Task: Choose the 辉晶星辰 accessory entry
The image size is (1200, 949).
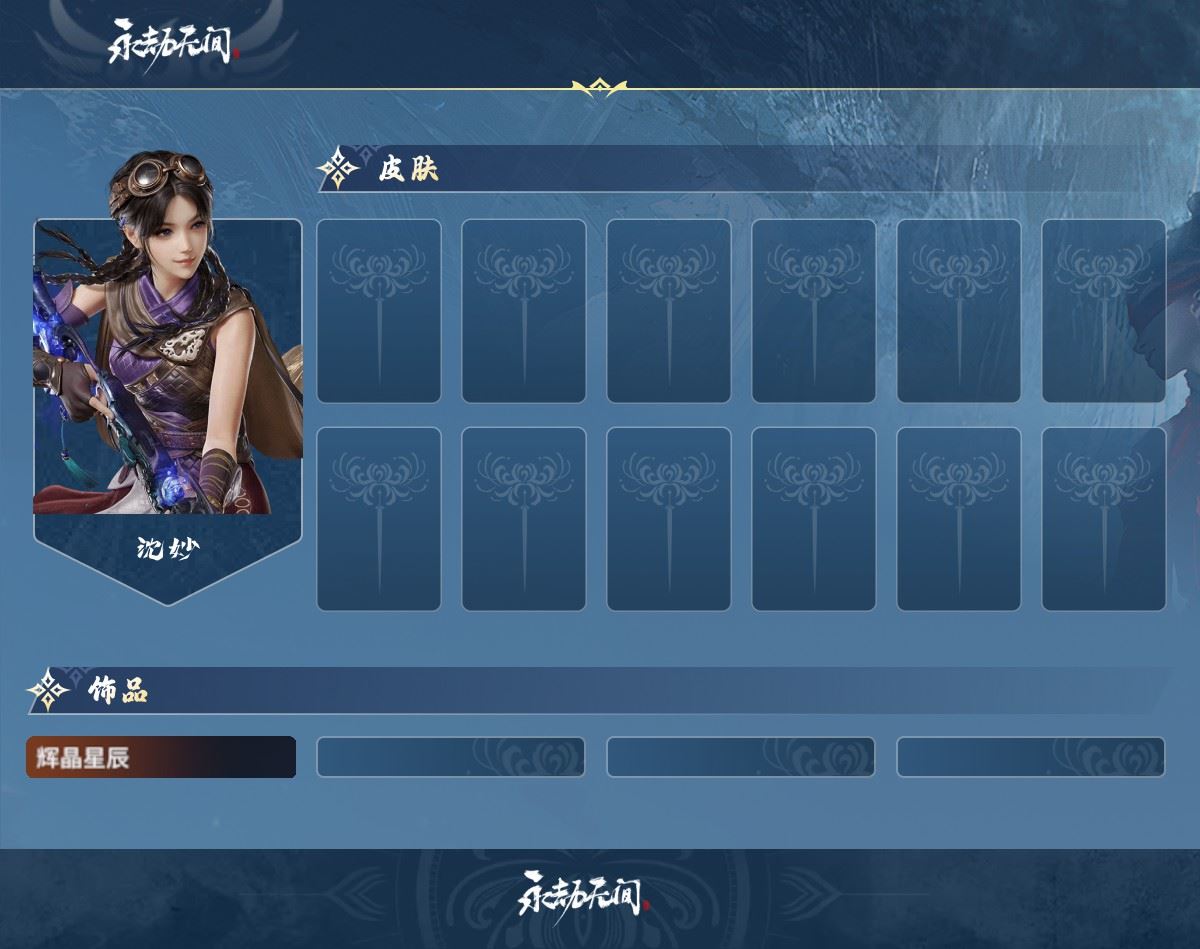Action: click(x=160, y=757)
